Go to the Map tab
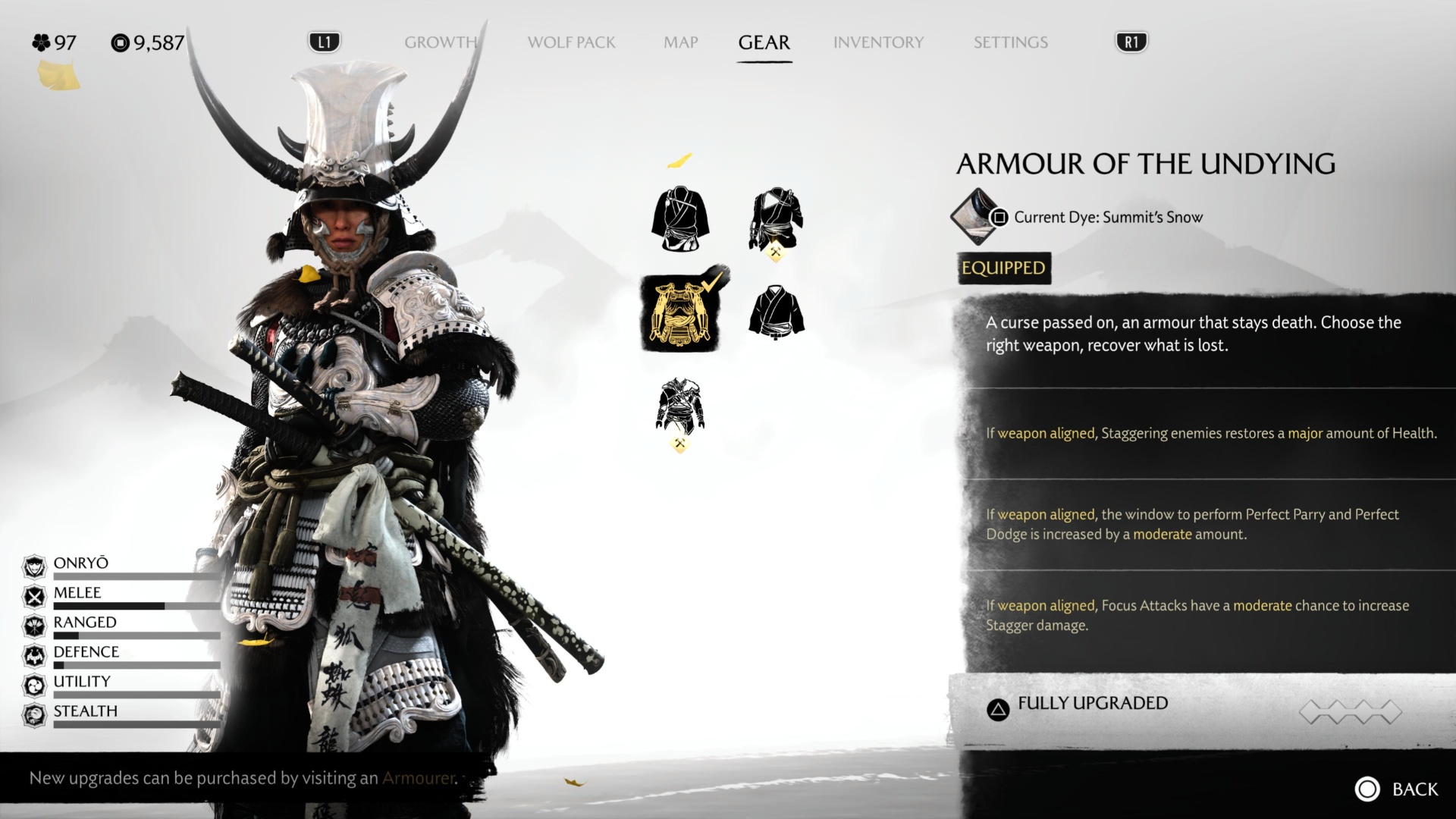1456x819 pixels. tap(680, 42)
